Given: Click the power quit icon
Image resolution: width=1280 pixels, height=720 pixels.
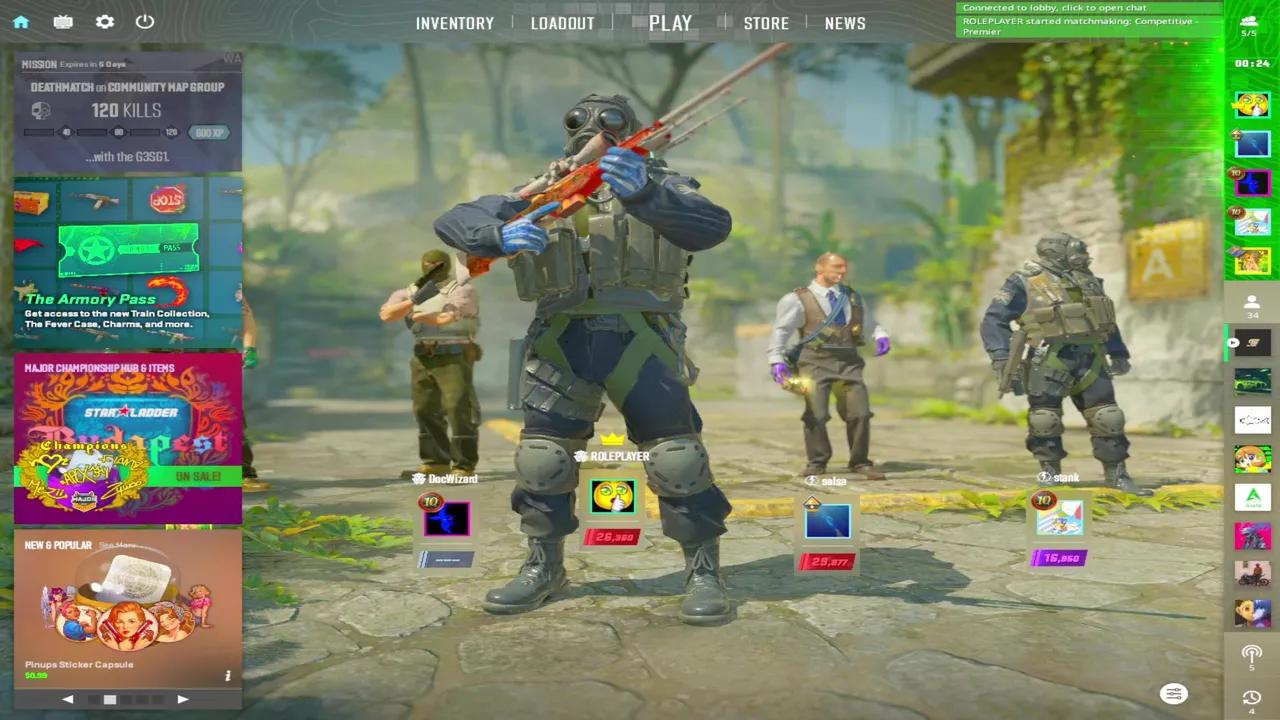Looking at the screenshot, I should tap(144, 22).
